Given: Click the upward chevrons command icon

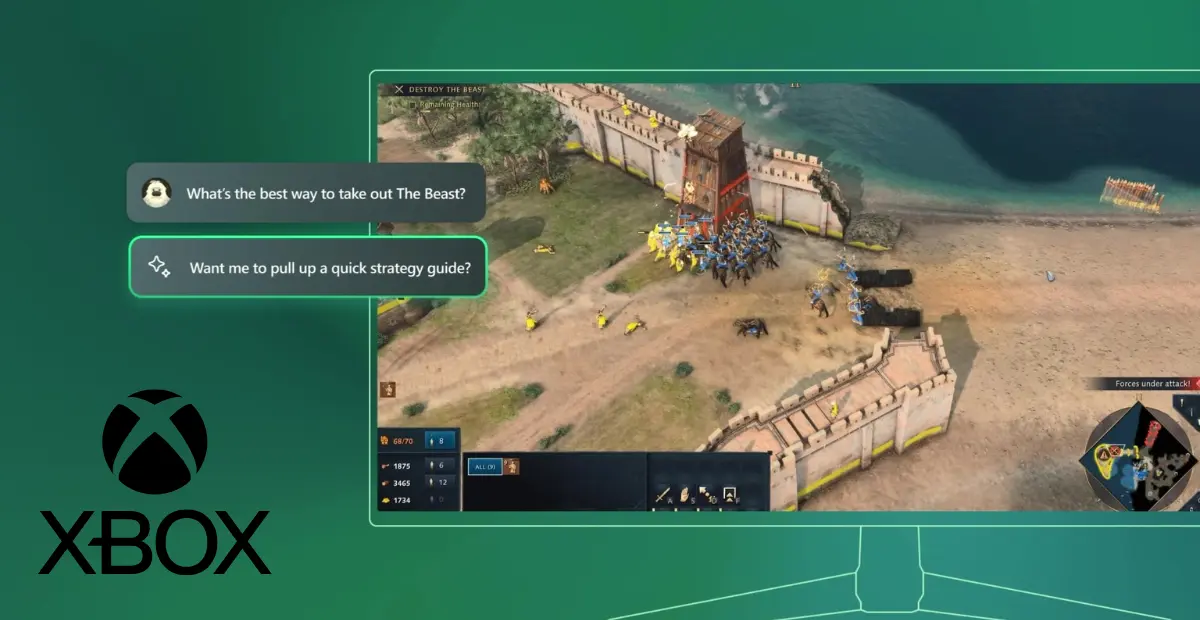Looking at the screenshot, I should (x=730, y=494).
